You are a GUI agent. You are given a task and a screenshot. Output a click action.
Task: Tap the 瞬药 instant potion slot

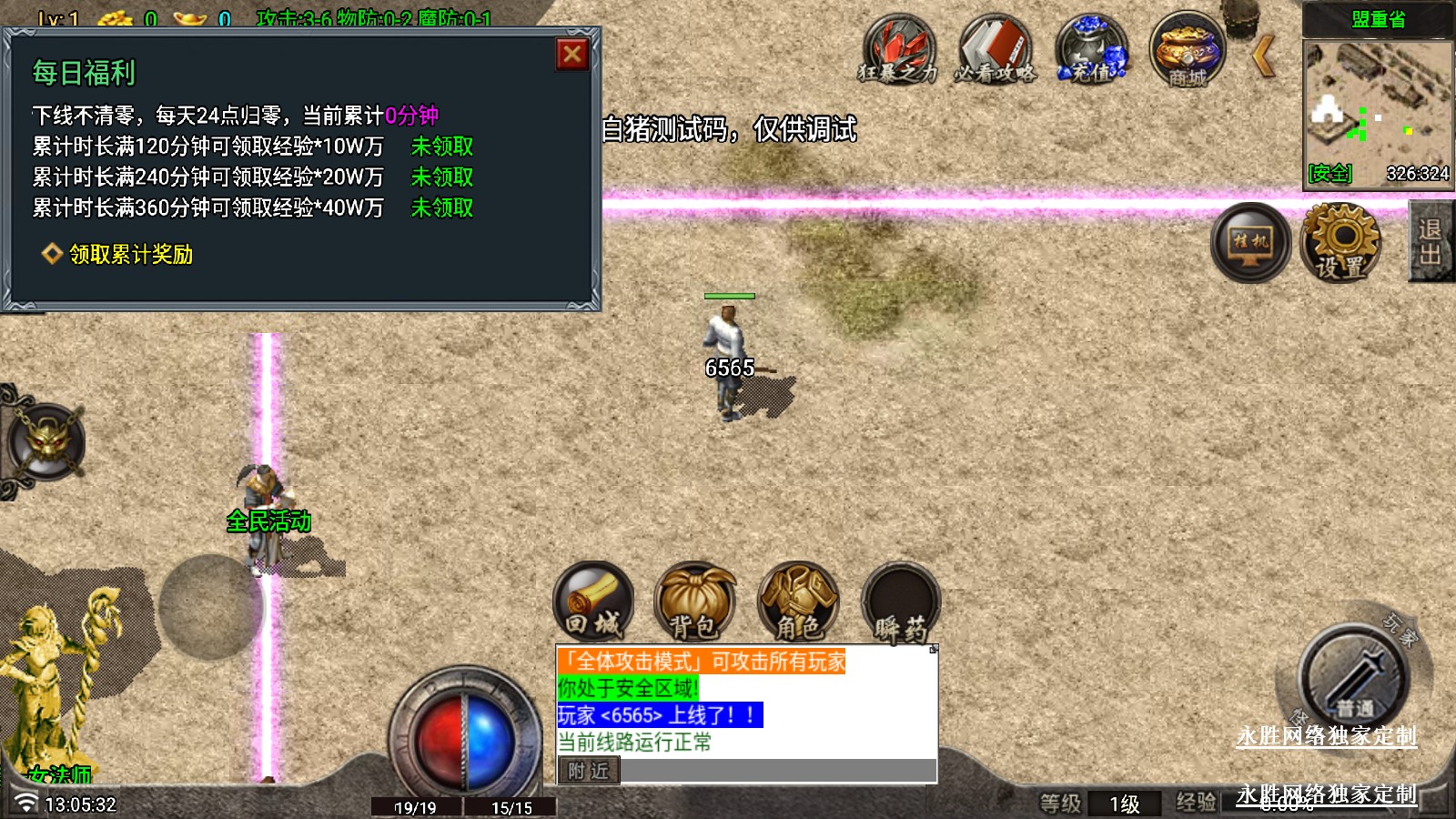click(x=900, y=602)
